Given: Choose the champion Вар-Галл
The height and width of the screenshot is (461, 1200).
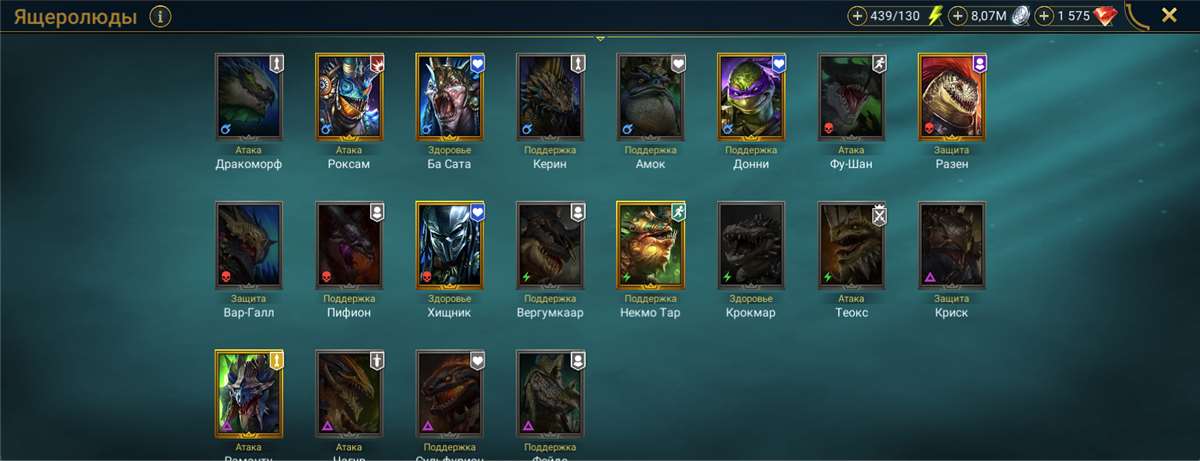Looking at the screenshot, I should (249, 245).
